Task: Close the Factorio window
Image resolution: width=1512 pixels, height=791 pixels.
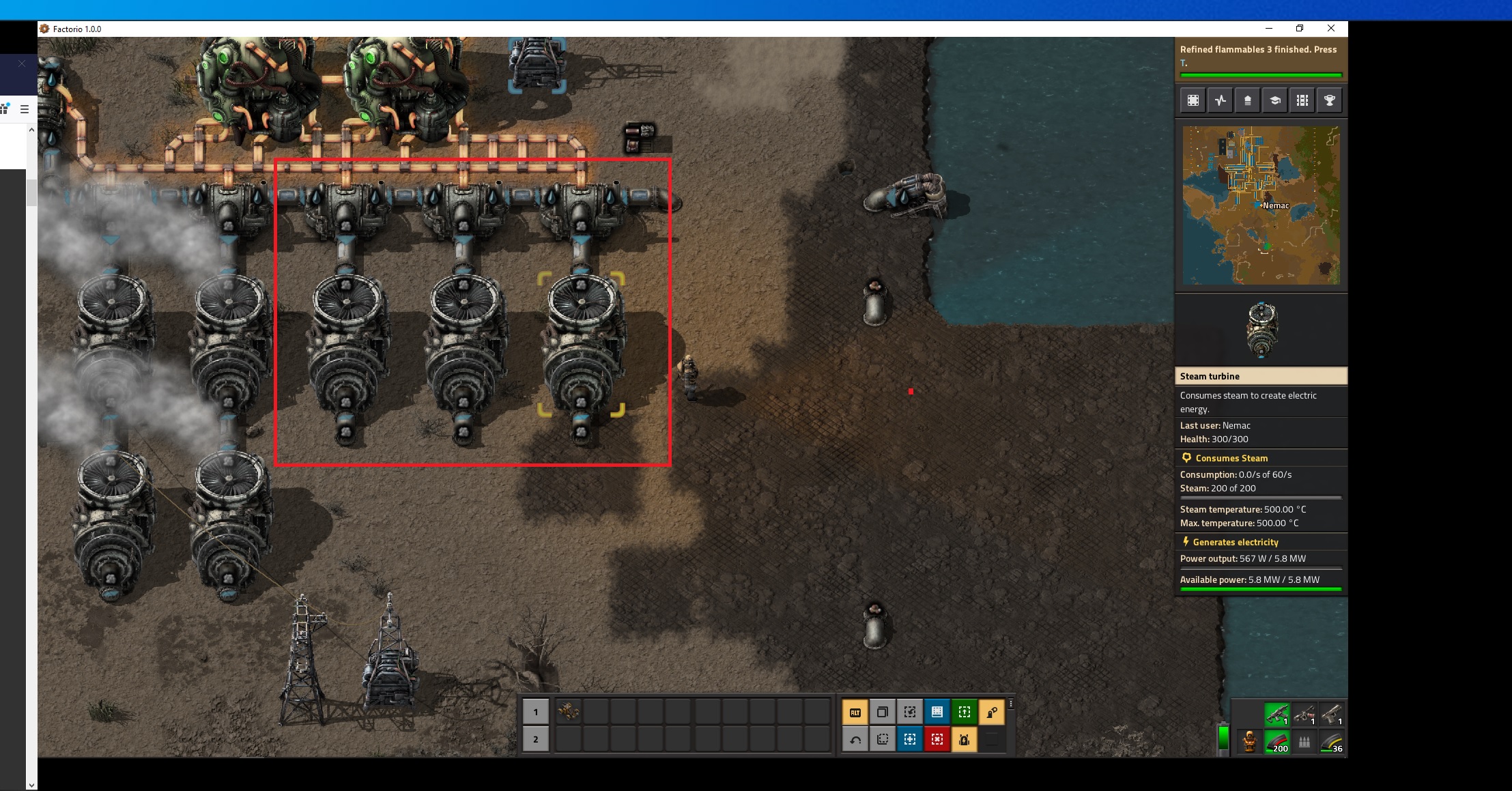Action: pos(1331,28)
